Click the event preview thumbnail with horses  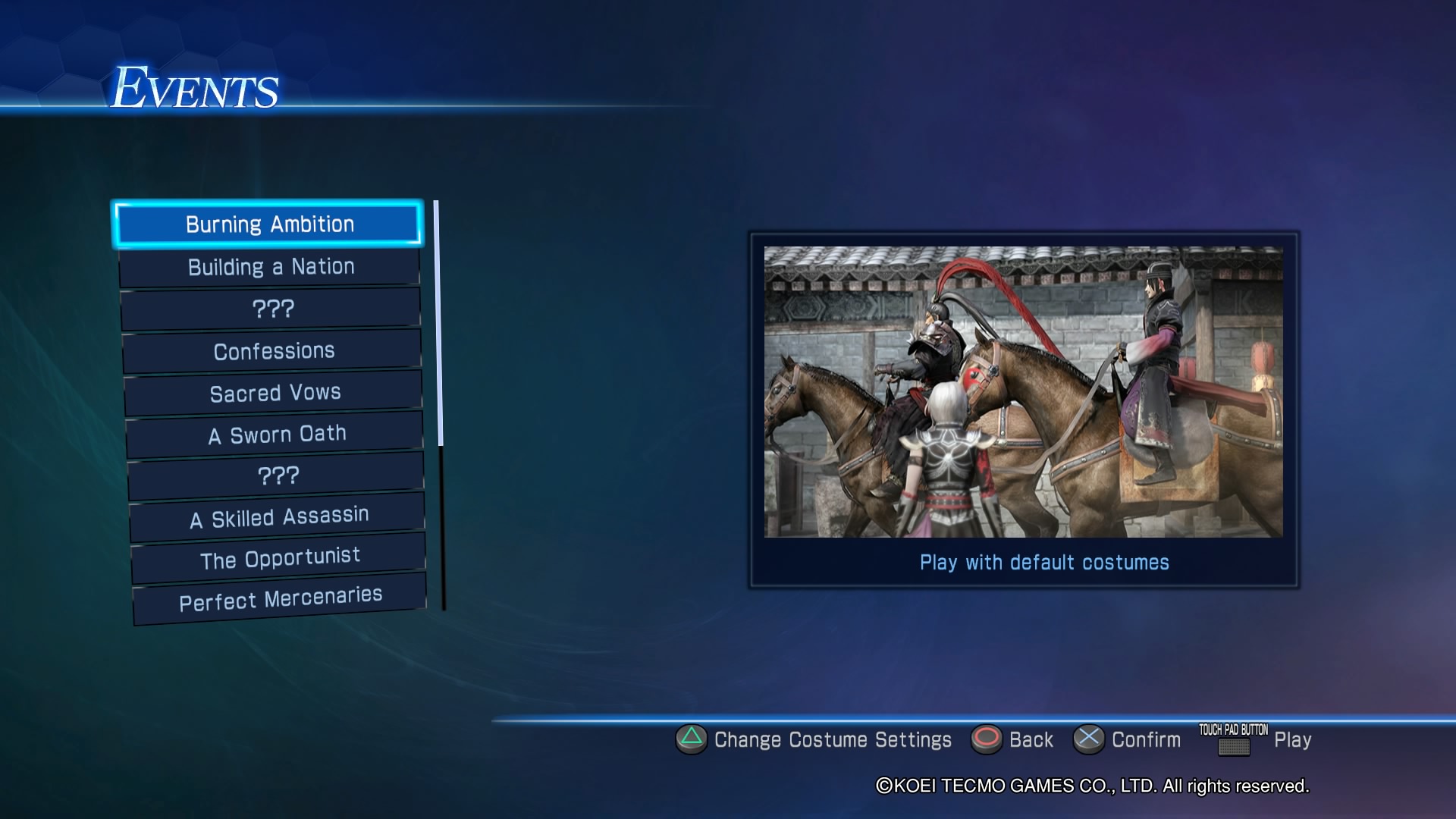(1023, 391)
